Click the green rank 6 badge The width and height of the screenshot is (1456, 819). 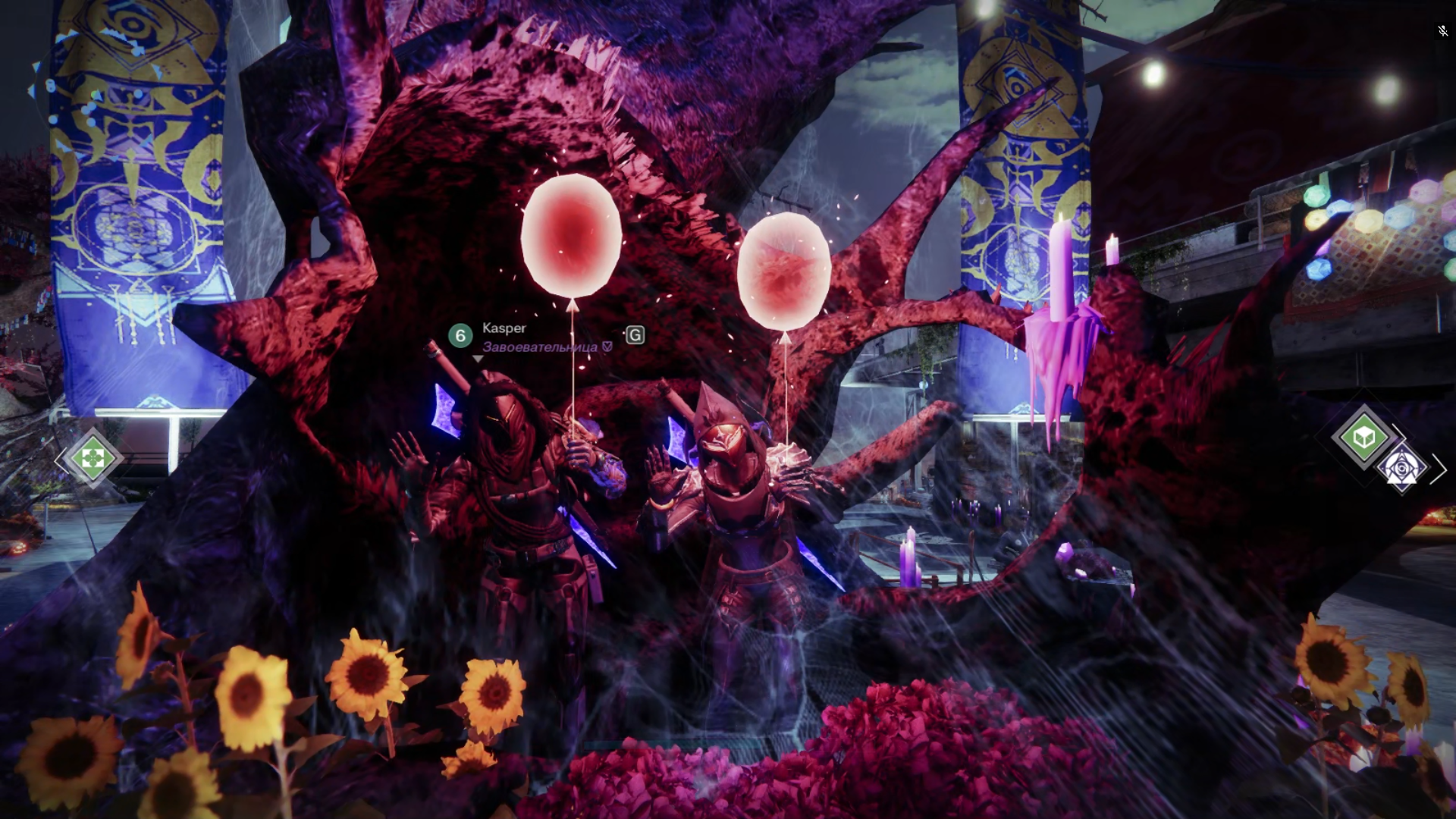[x=460, y=335]
